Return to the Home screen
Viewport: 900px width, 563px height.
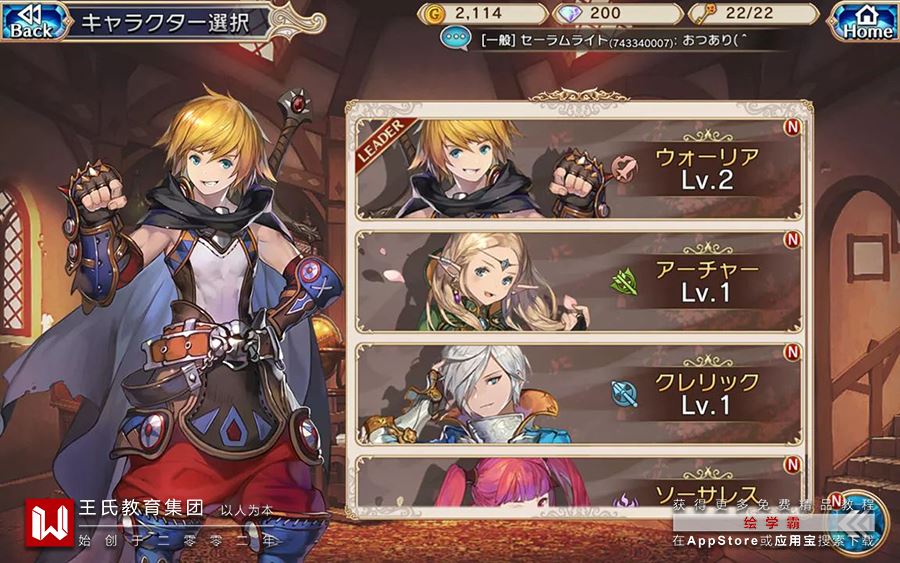(x=866, y=22)
